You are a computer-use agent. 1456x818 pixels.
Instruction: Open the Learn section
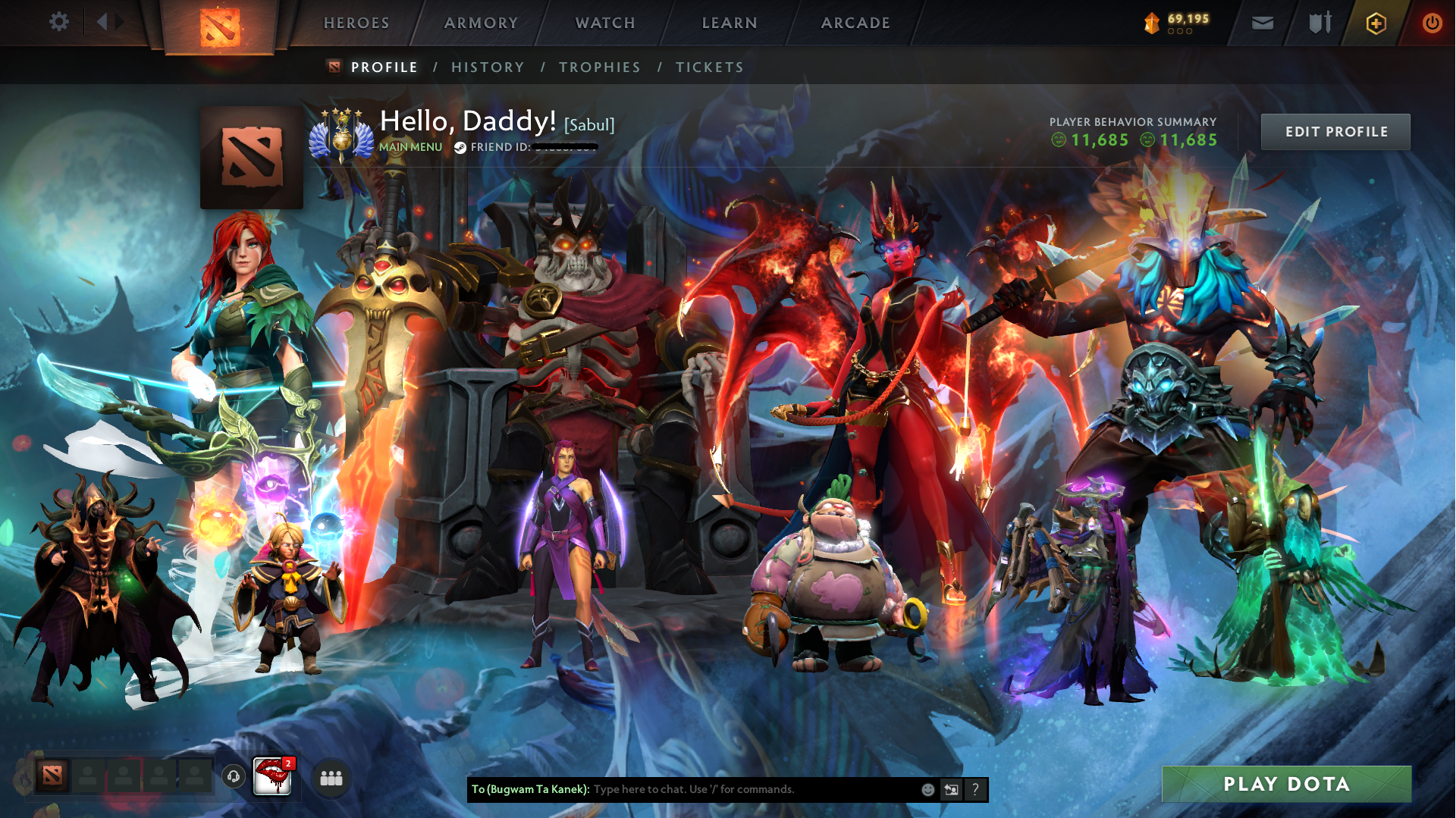click(730, 24)
